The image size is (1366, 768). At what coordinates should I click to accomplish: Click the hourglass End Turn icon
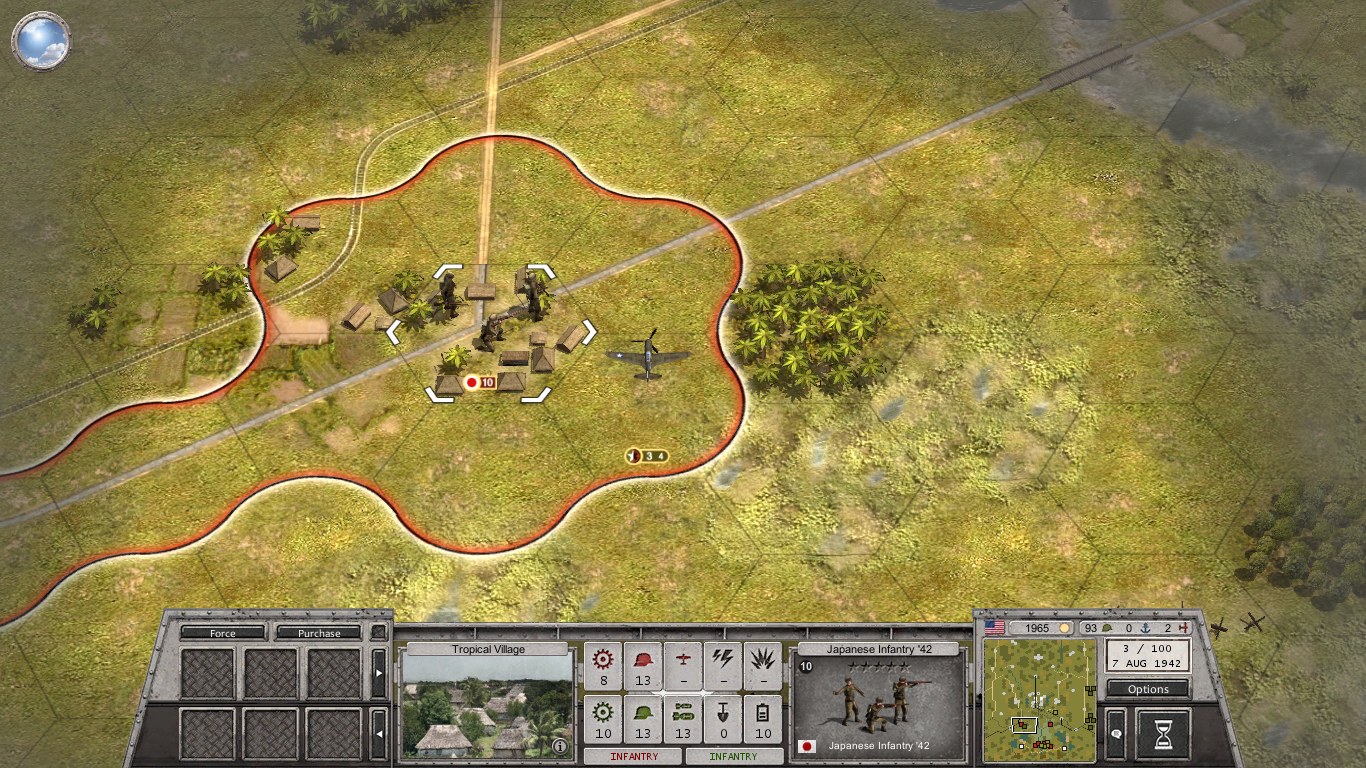pos(1161,733)
